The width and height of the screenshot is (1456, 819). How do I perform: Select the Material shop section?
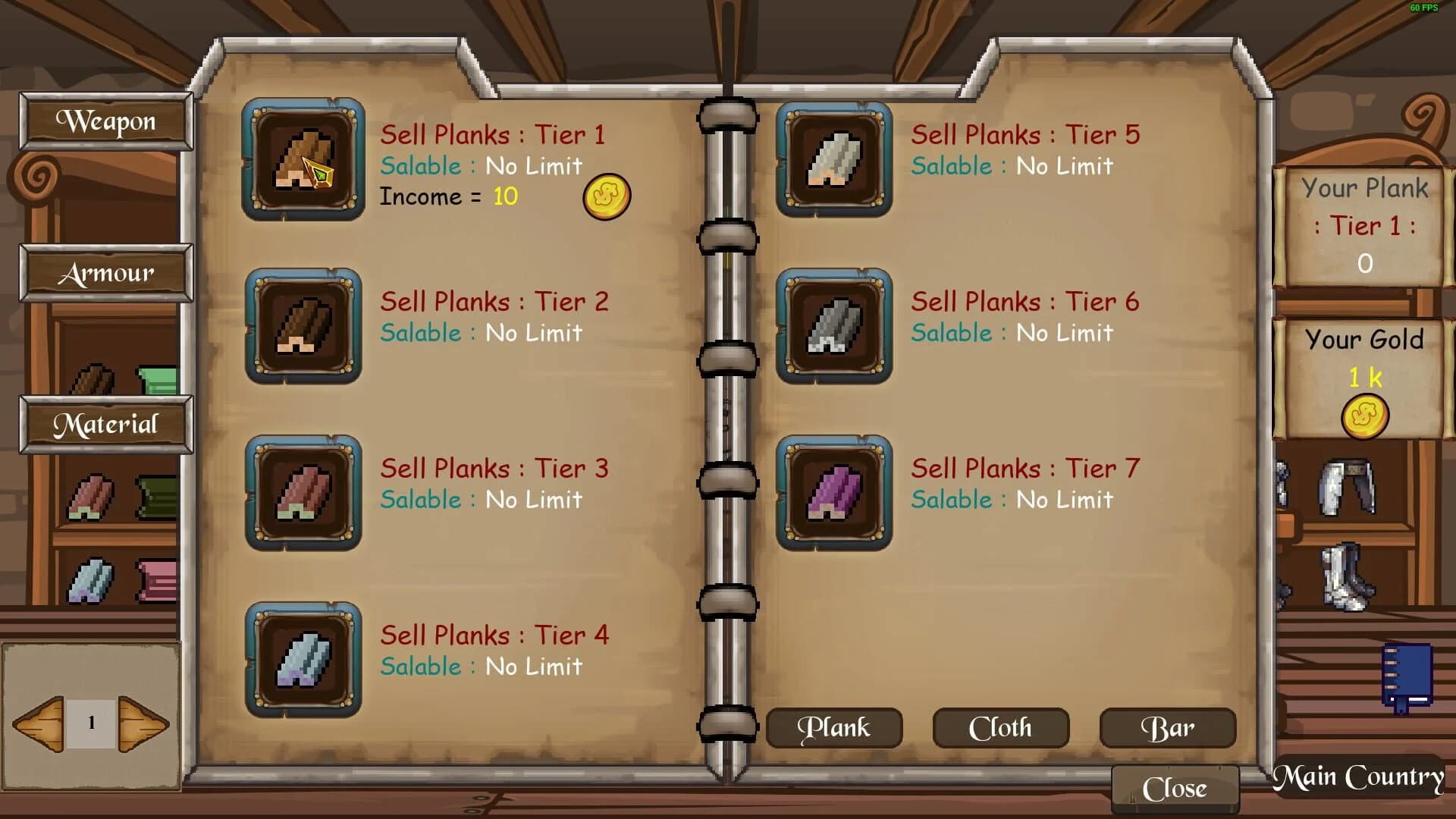(105, 425)
